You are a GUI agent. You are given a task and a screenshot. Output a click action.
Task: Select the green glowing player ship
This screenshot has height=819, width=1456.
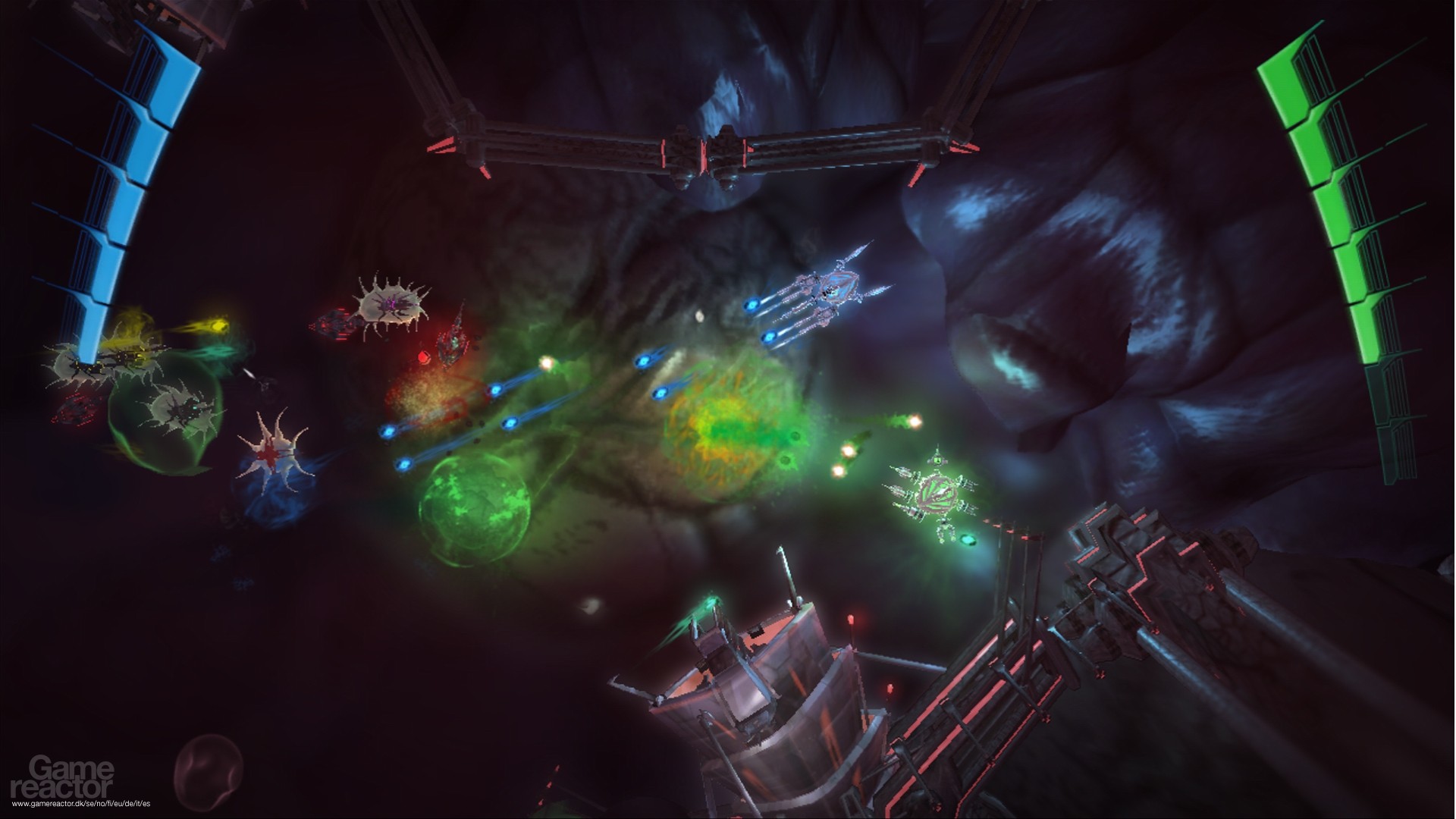click(x=937, y=493)
